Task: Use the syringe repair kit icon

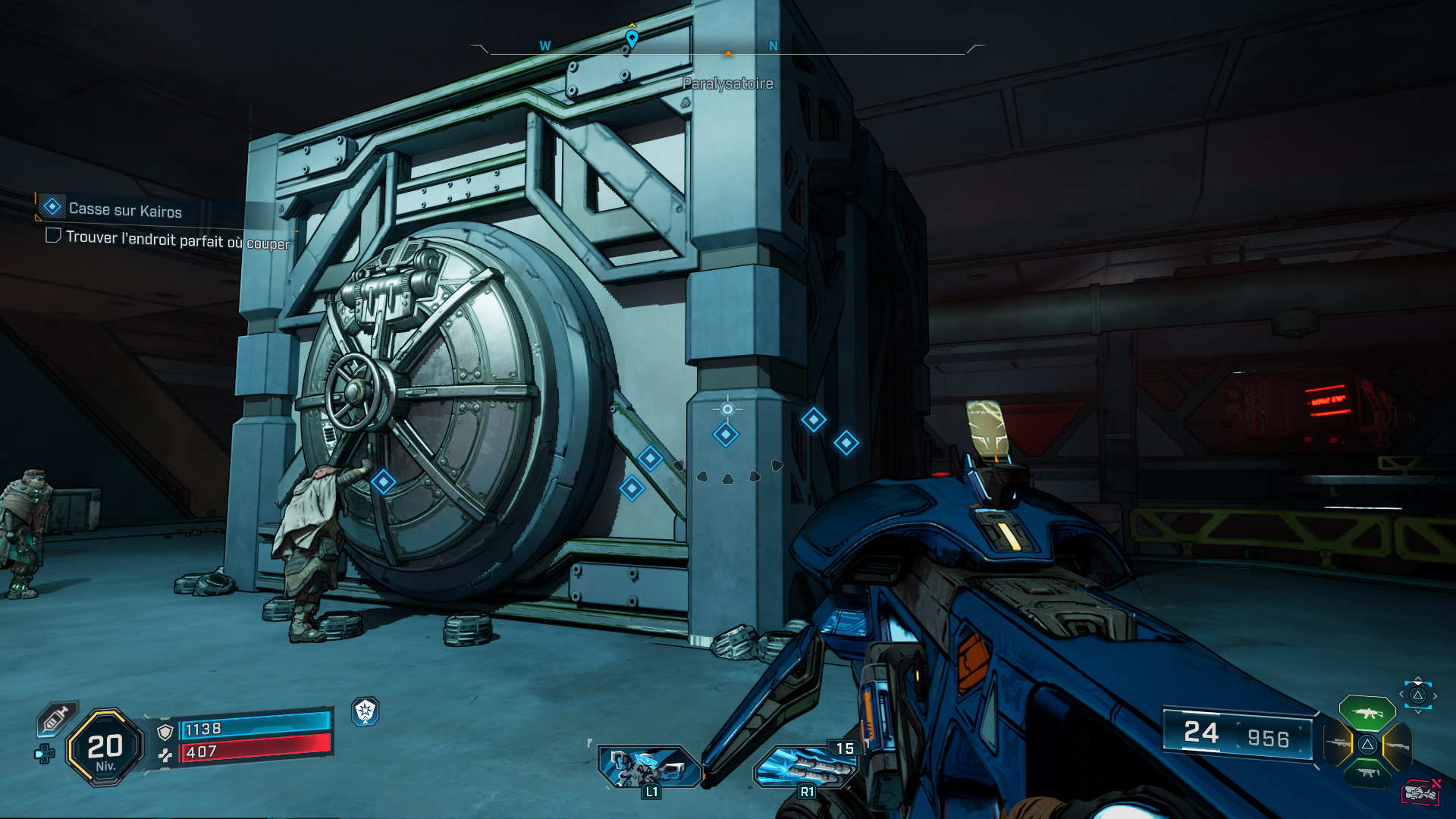Action: tap(56, 719)
